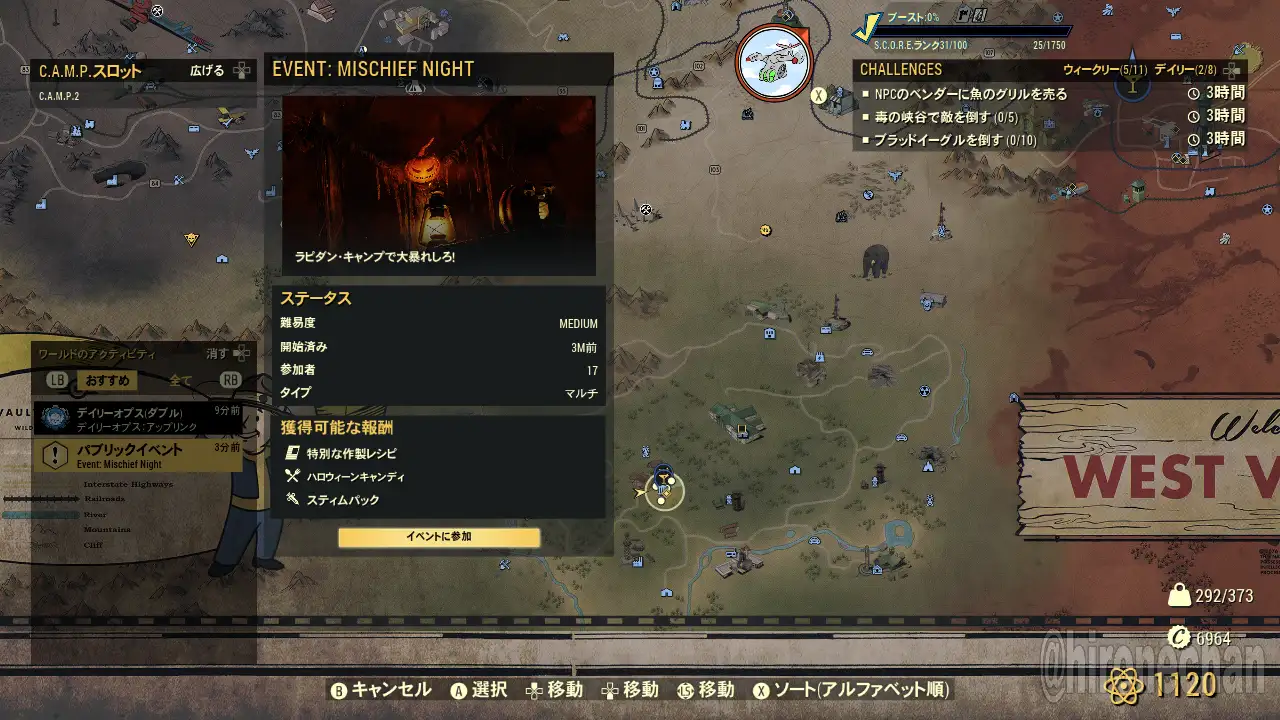Select the NPCのベンダーに魚のグリルを売る challenge
The width and height of the screenshot is (1280, 720).
970,94
